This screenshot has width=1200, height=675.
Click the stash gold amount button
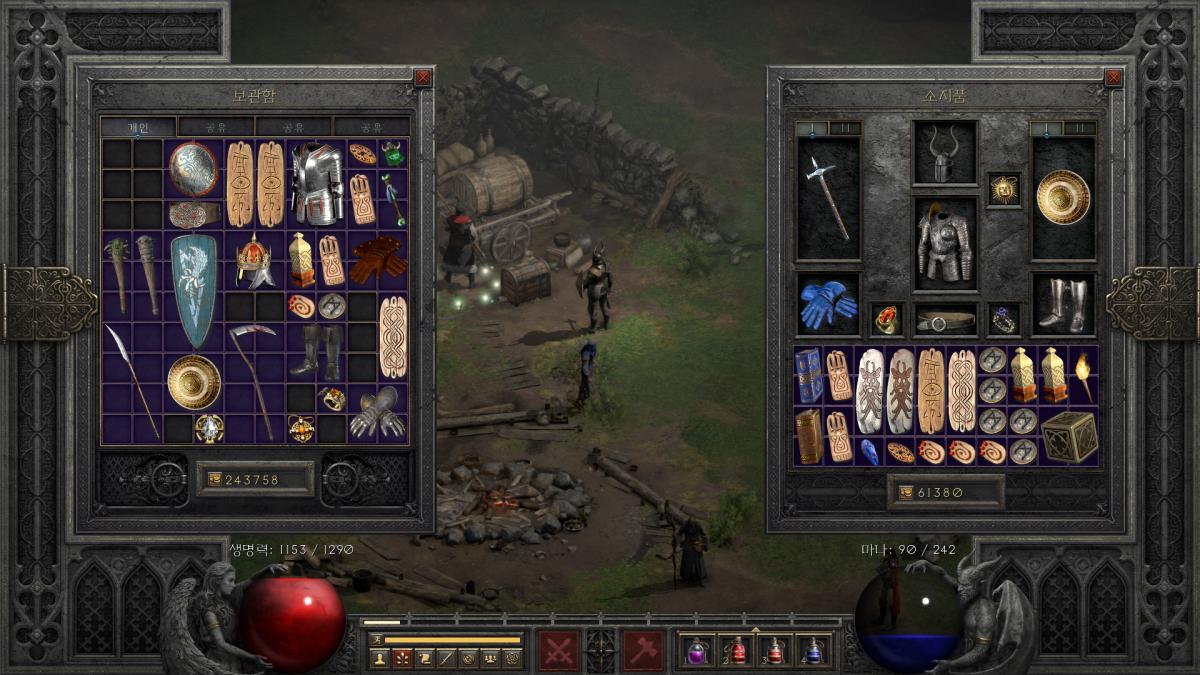click(255, 479)
